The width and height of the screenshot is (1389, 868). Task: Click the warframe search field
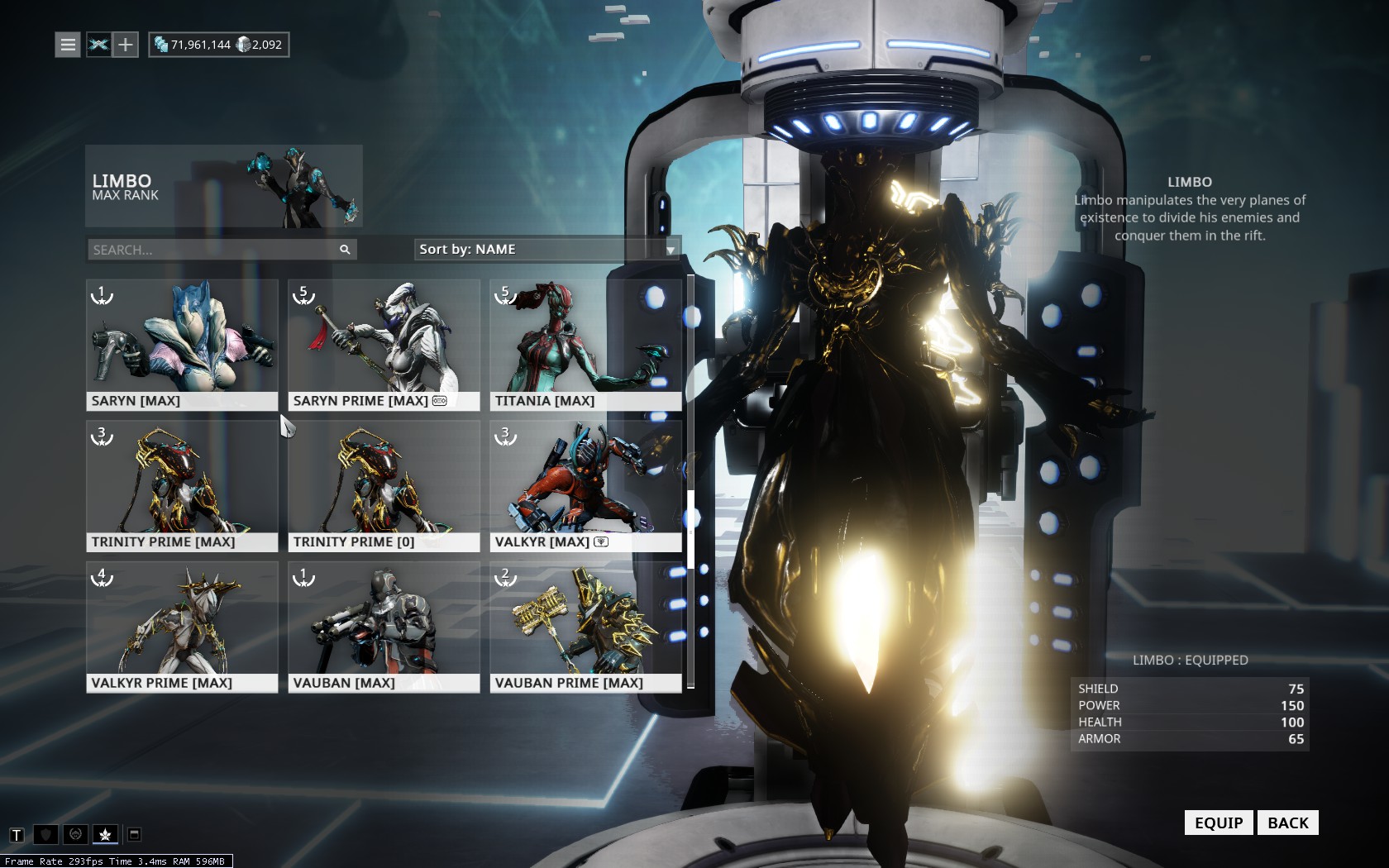coord(213,250)
